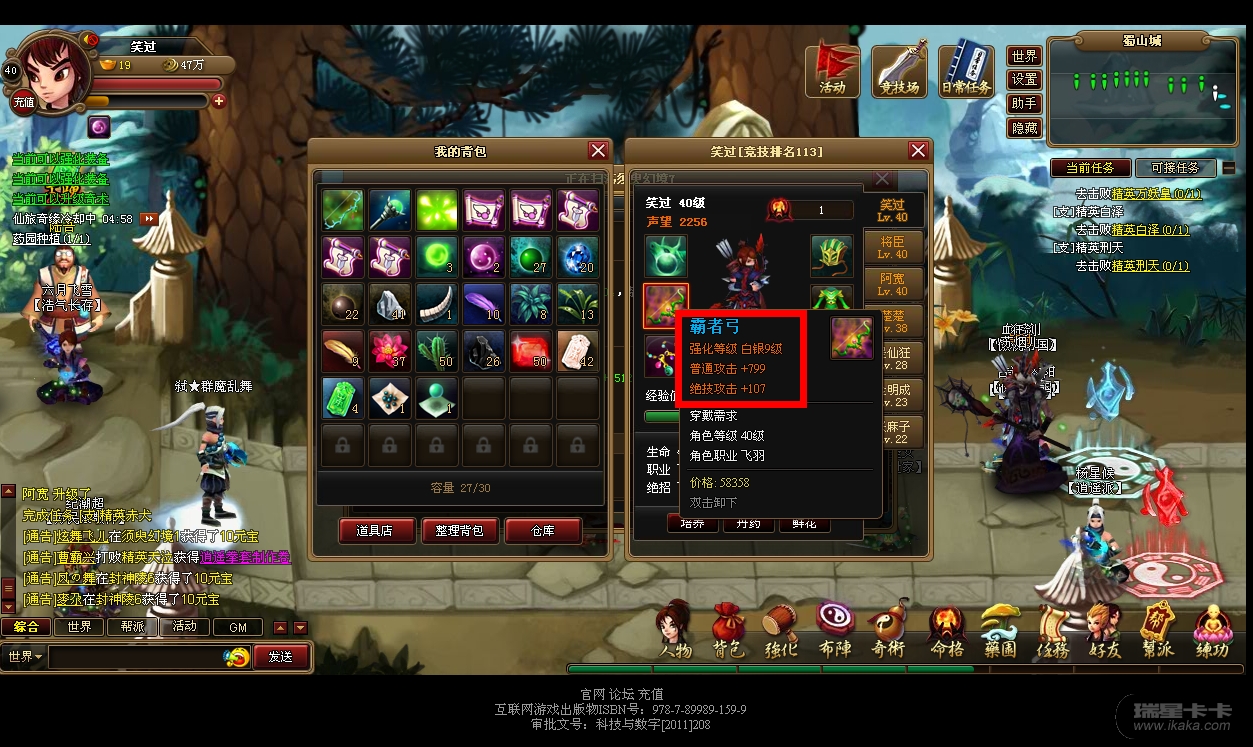This screenshot has width=1253, height=747.
Task: Enter the 竞技场 arena
Action: pos(899,69)
